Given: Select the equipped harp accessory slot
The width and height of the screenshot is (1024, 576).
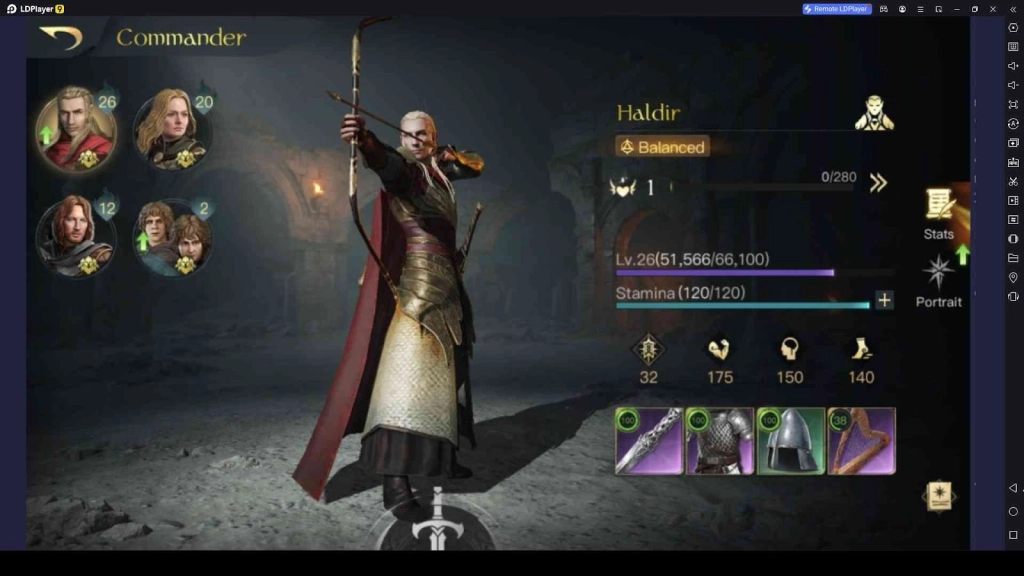Looking at the screenshot, I should click(x=861, y=441).
